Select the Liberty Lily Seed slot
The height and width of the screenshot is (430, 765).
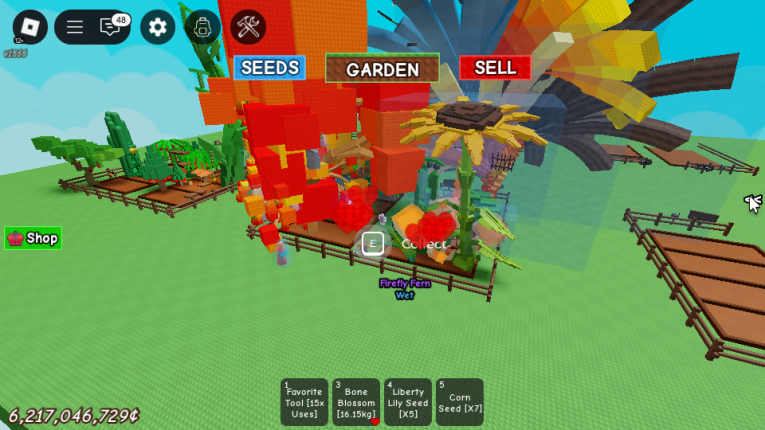(x=408, y=402)
